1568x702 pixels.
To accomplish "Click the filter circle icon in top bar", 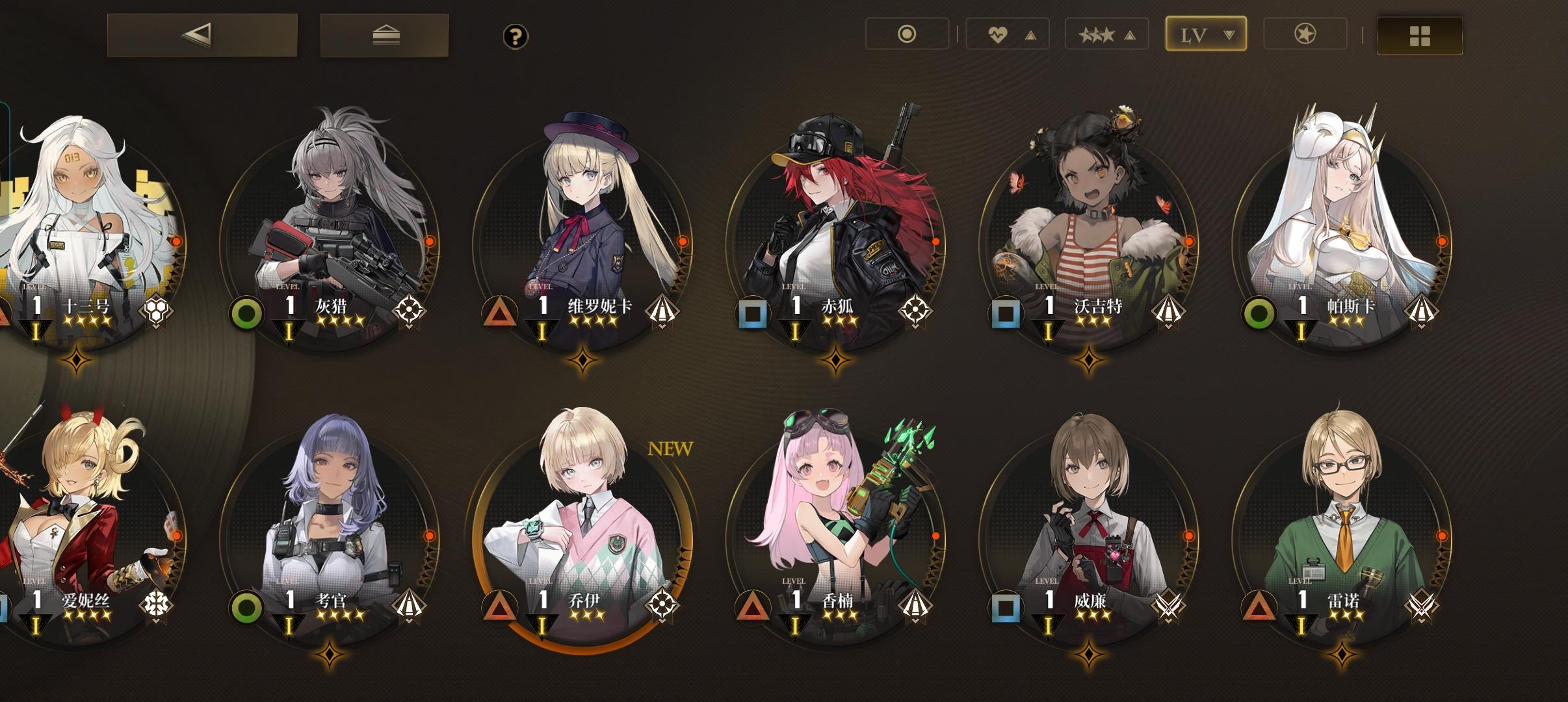I will [x=907, y=34].
